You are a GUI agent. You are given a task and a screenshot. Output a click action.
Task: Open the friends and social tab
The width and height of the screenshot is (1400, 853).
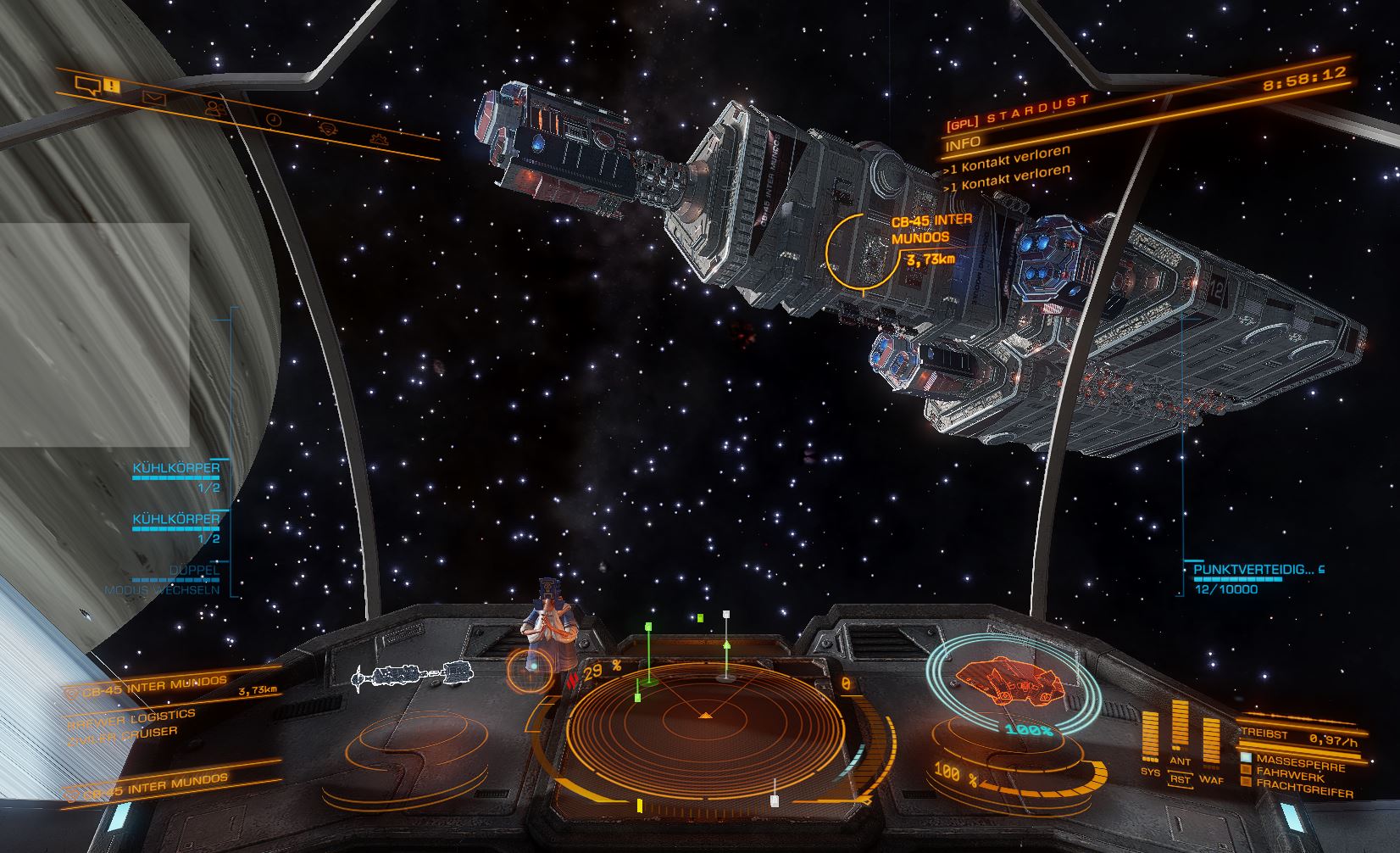213,108
